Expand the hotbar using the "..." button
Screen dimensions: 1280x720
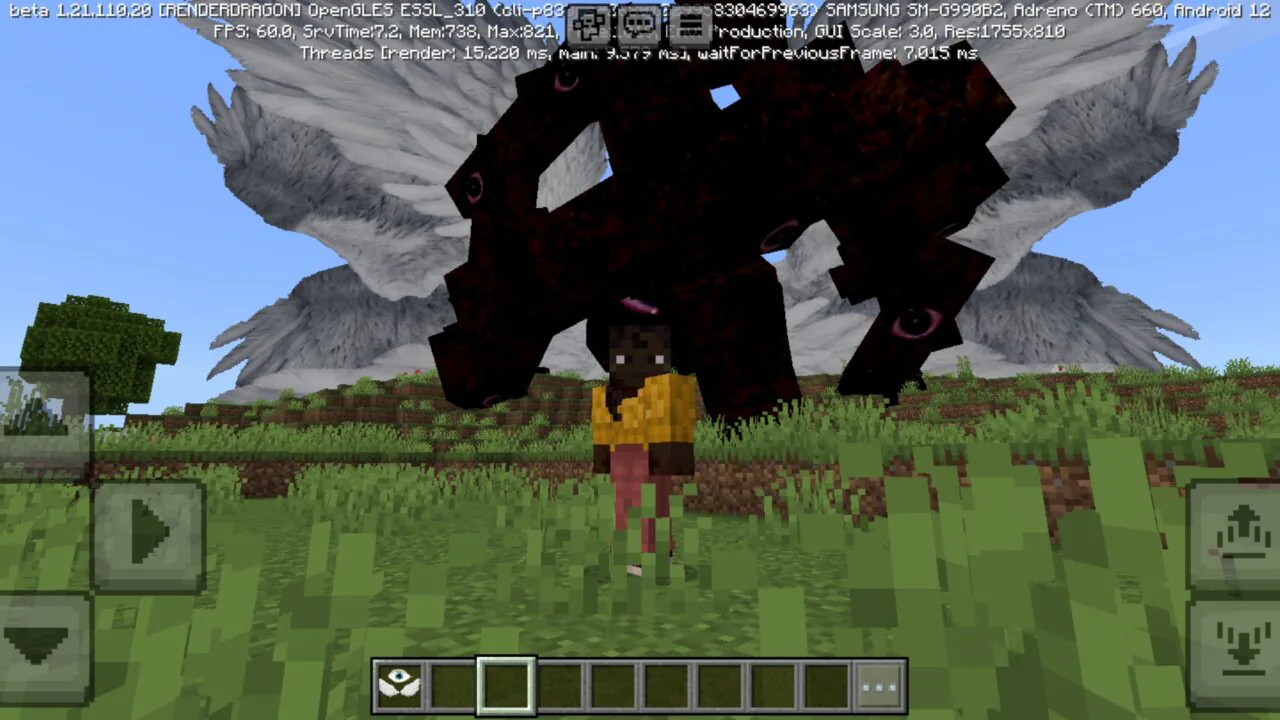(878, 686)
